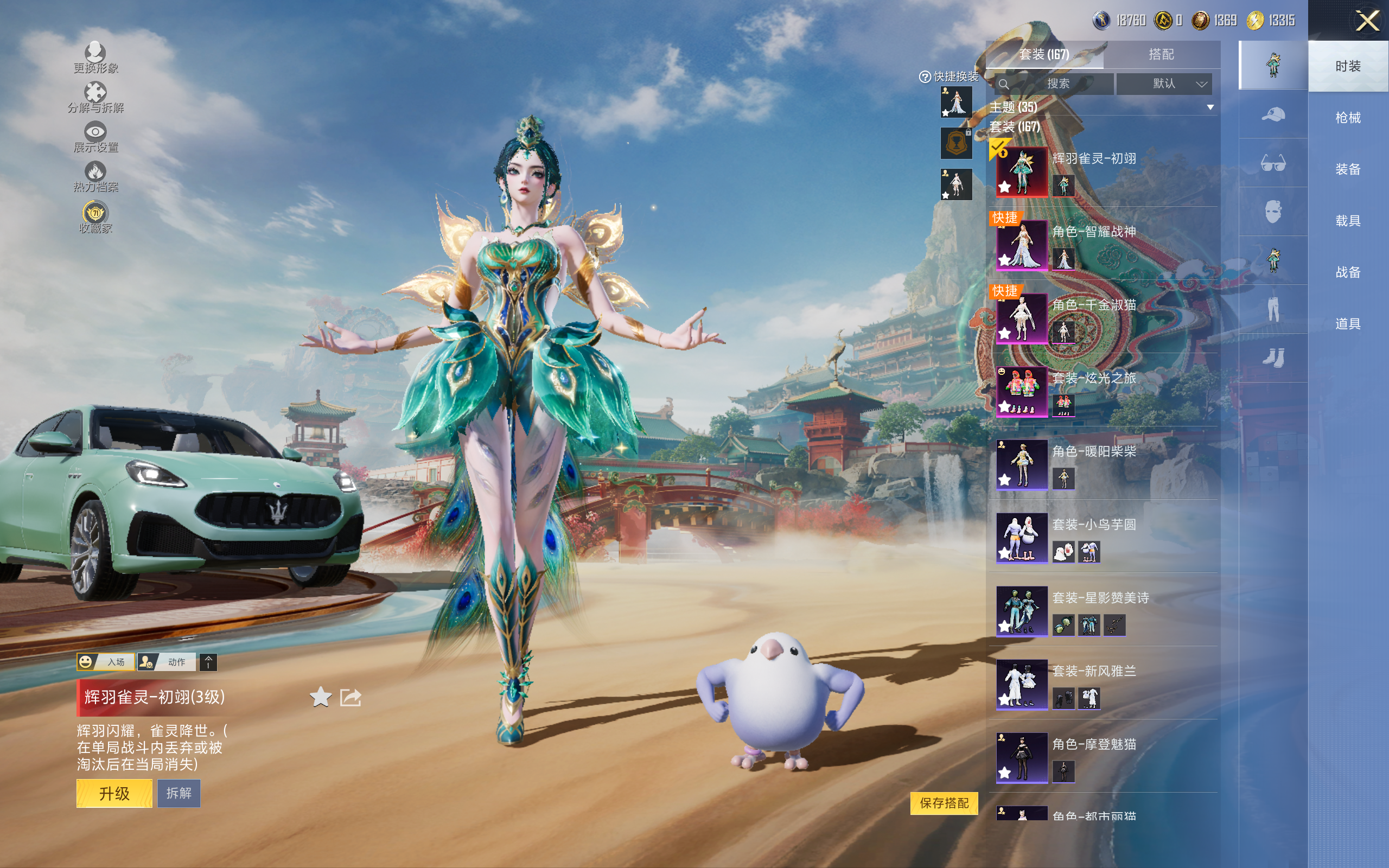Open 展示设置 display settings
This screenshot has height=868, width=1389.
[x=95, y=137]
